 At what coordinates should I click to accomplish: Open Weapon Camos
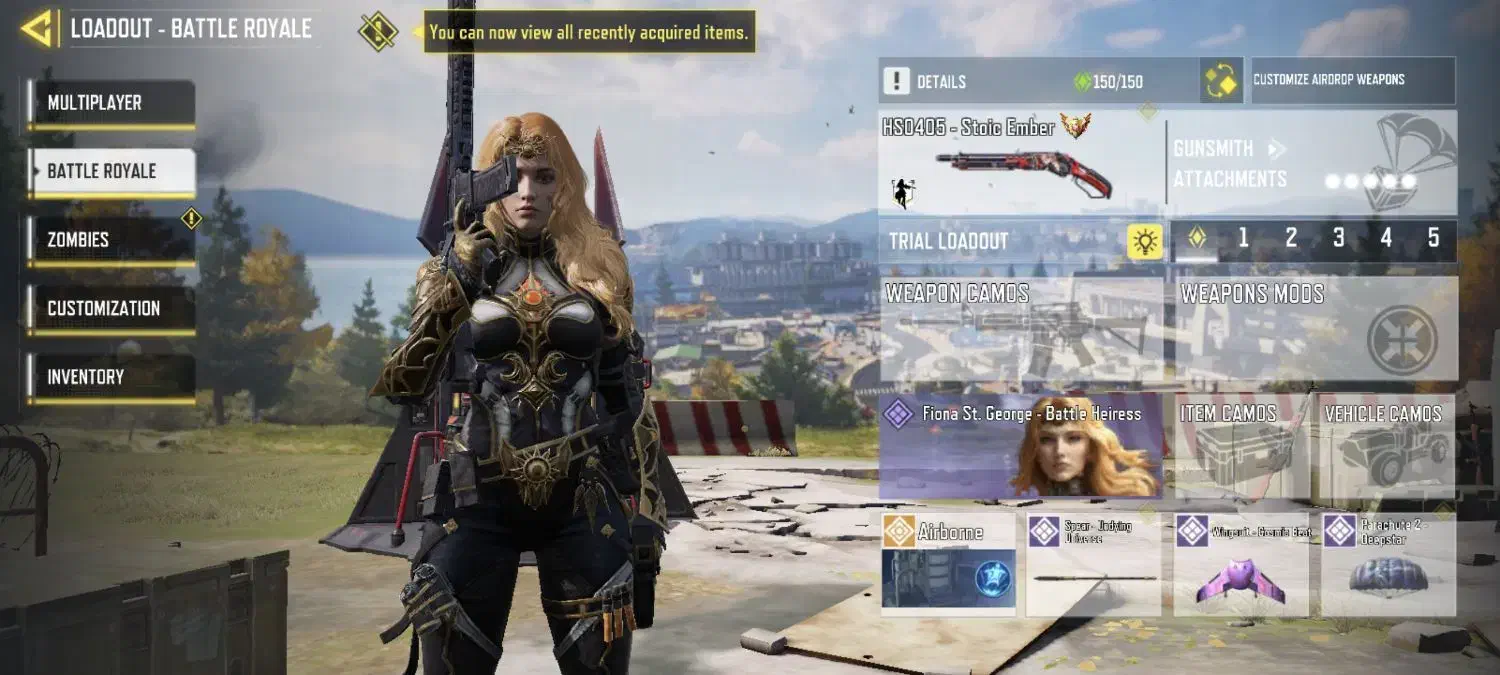[x=1020, y=330]
